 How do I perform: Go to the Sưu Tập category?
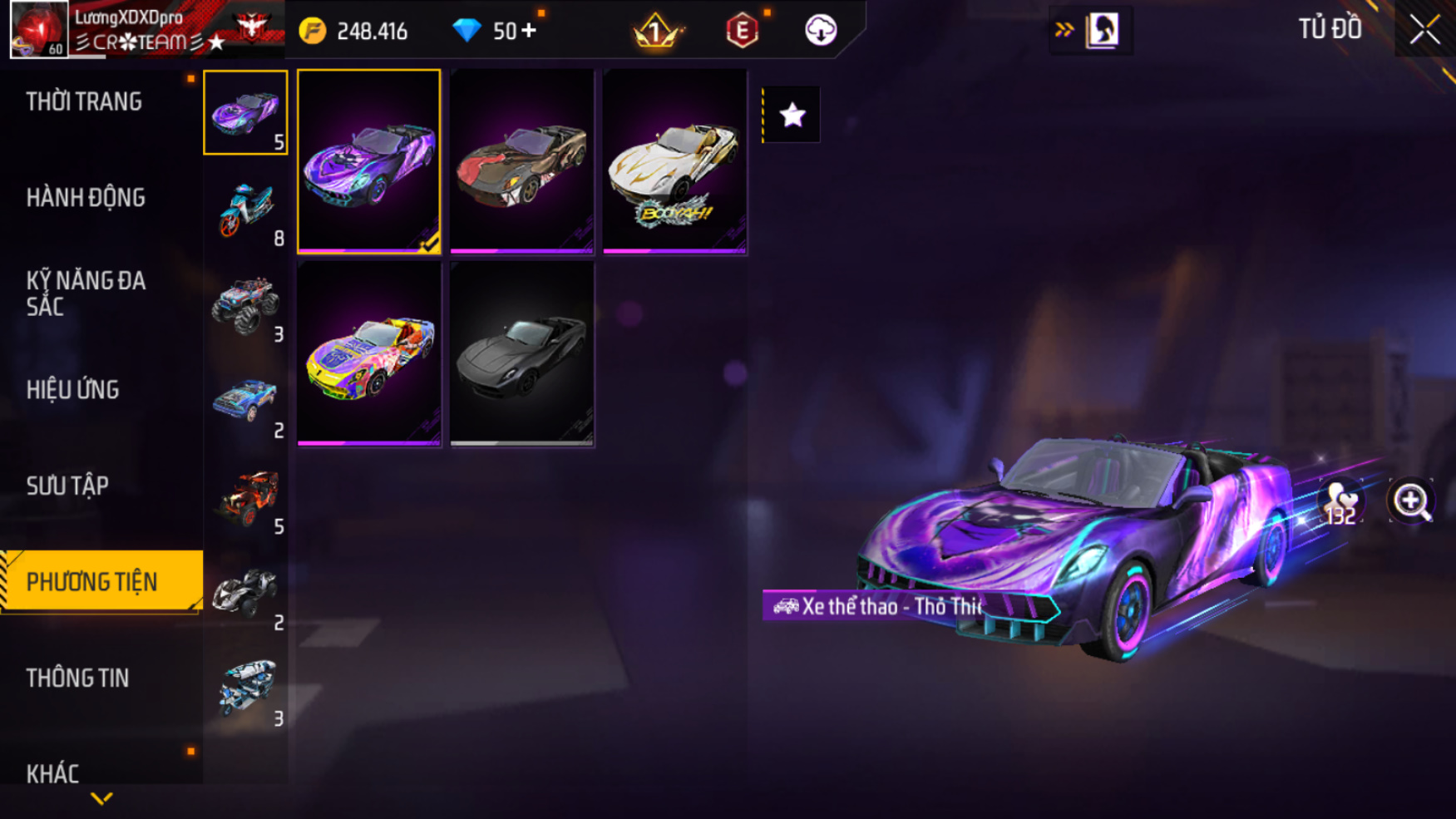tap(67, 486)
